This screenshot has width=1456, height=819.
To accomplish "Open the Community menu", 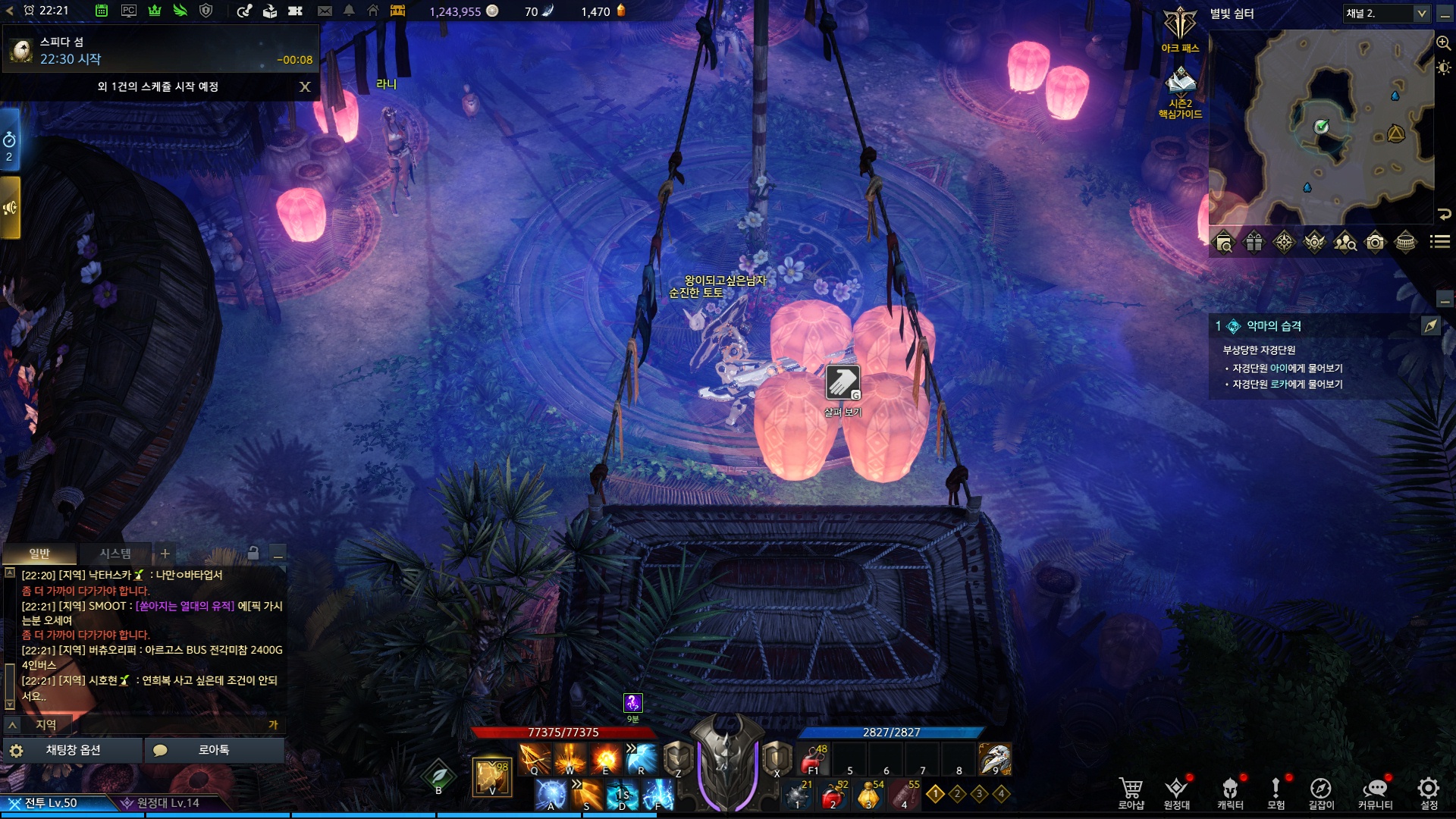I will pyautogui.click(x=1375, y=791).
